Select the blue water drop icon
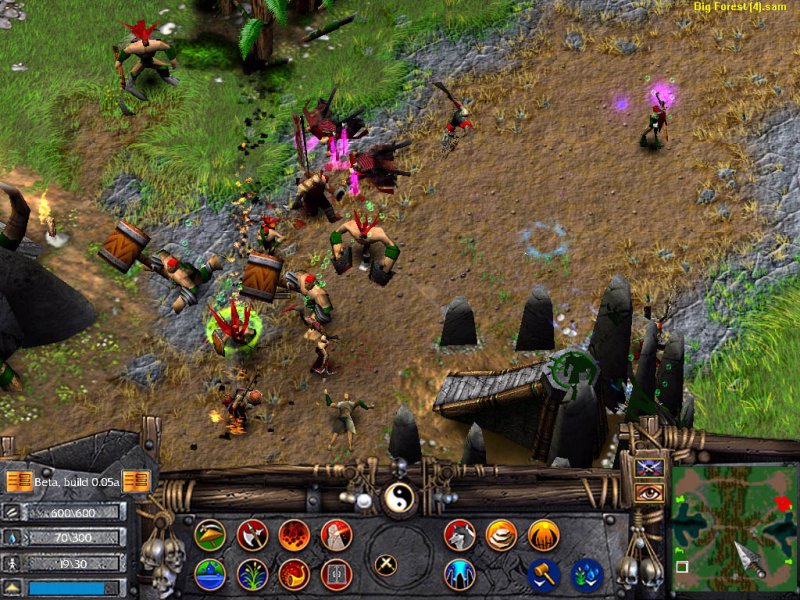Screen dimensions: 800x600 210,574
